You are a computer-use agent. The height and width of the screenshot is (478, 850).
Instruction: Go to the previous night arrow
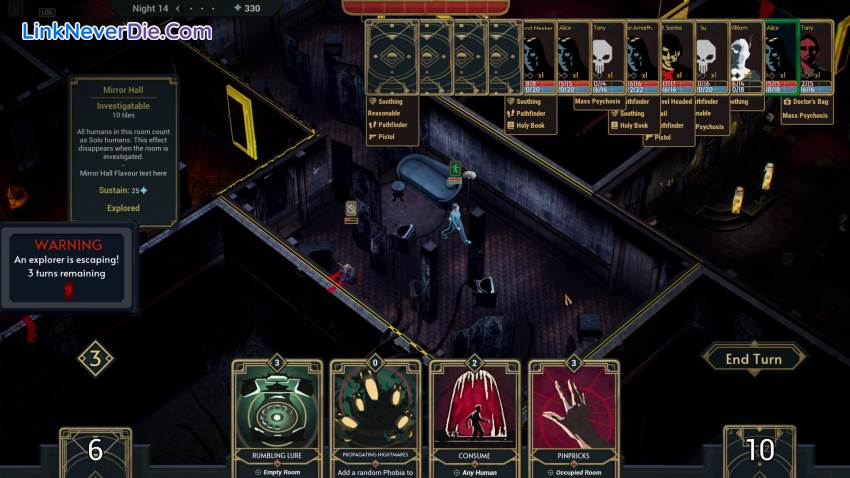tap(178, 8)
